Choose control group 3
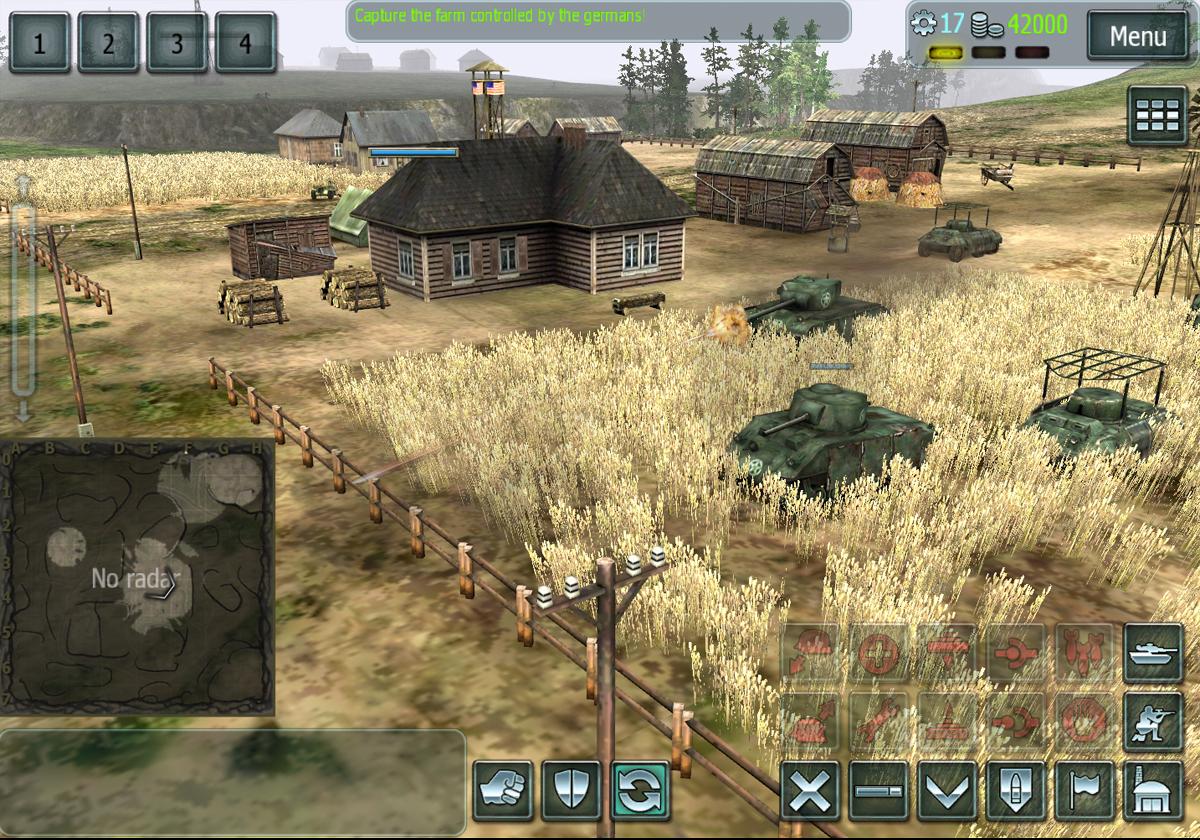This screenshot has height=840, width=1200. 176,43
